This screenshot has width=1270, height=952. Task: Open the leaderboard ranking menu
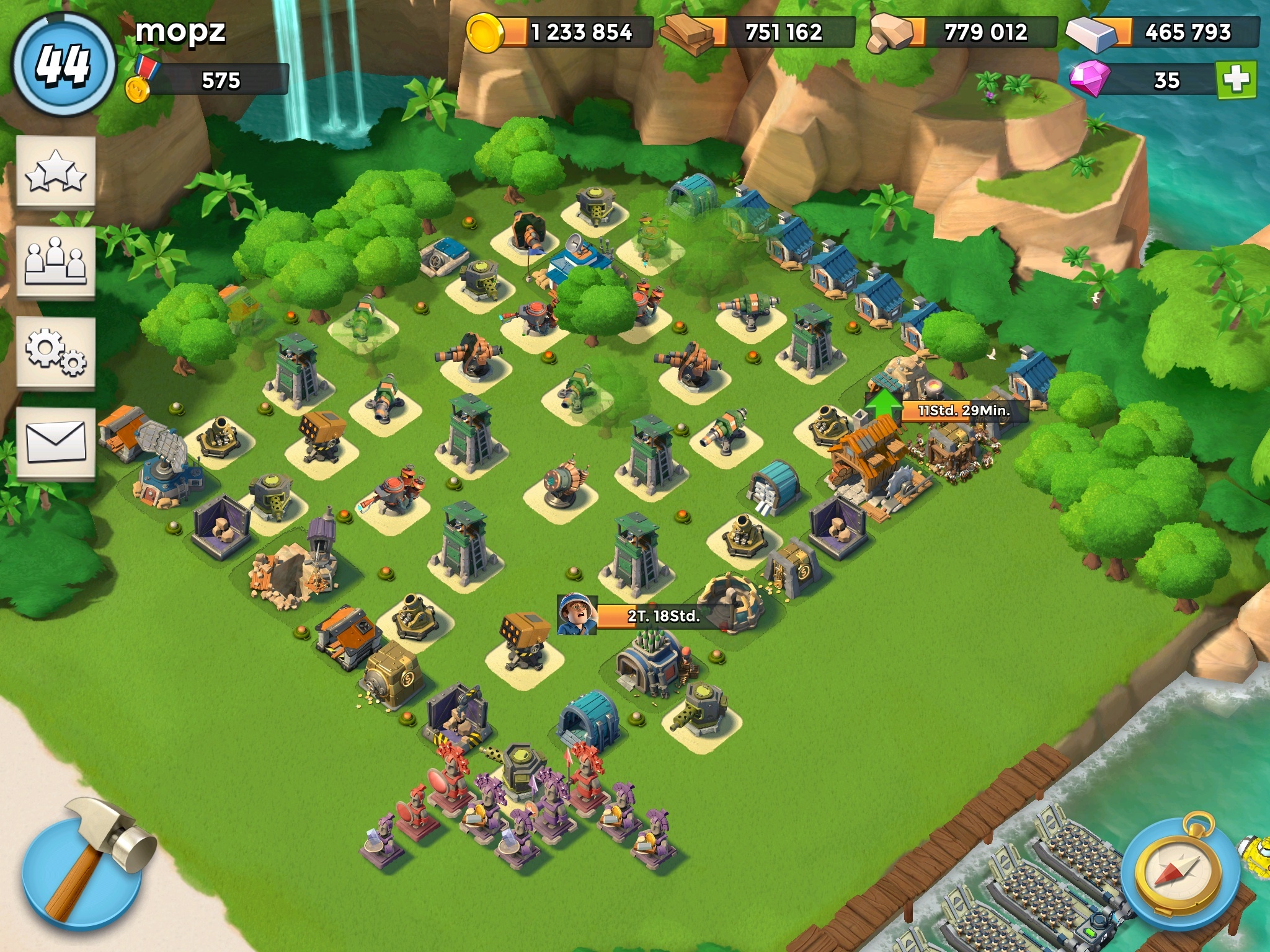pos(56,262)
